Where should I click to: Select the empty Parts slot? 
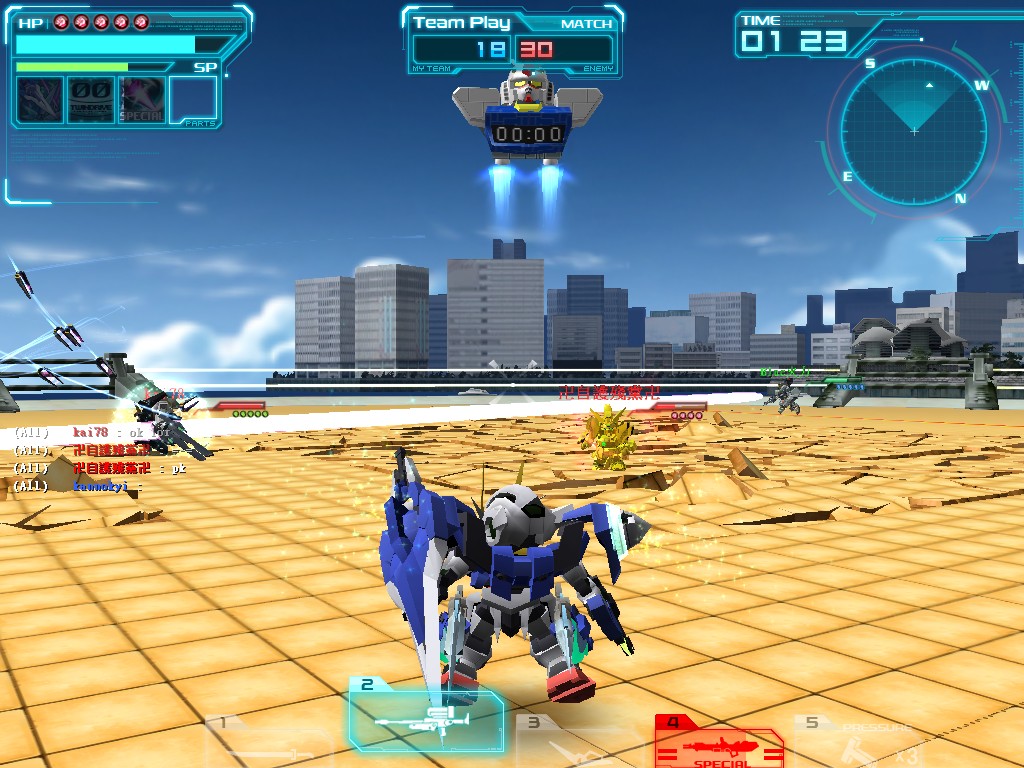coord(193,100)
